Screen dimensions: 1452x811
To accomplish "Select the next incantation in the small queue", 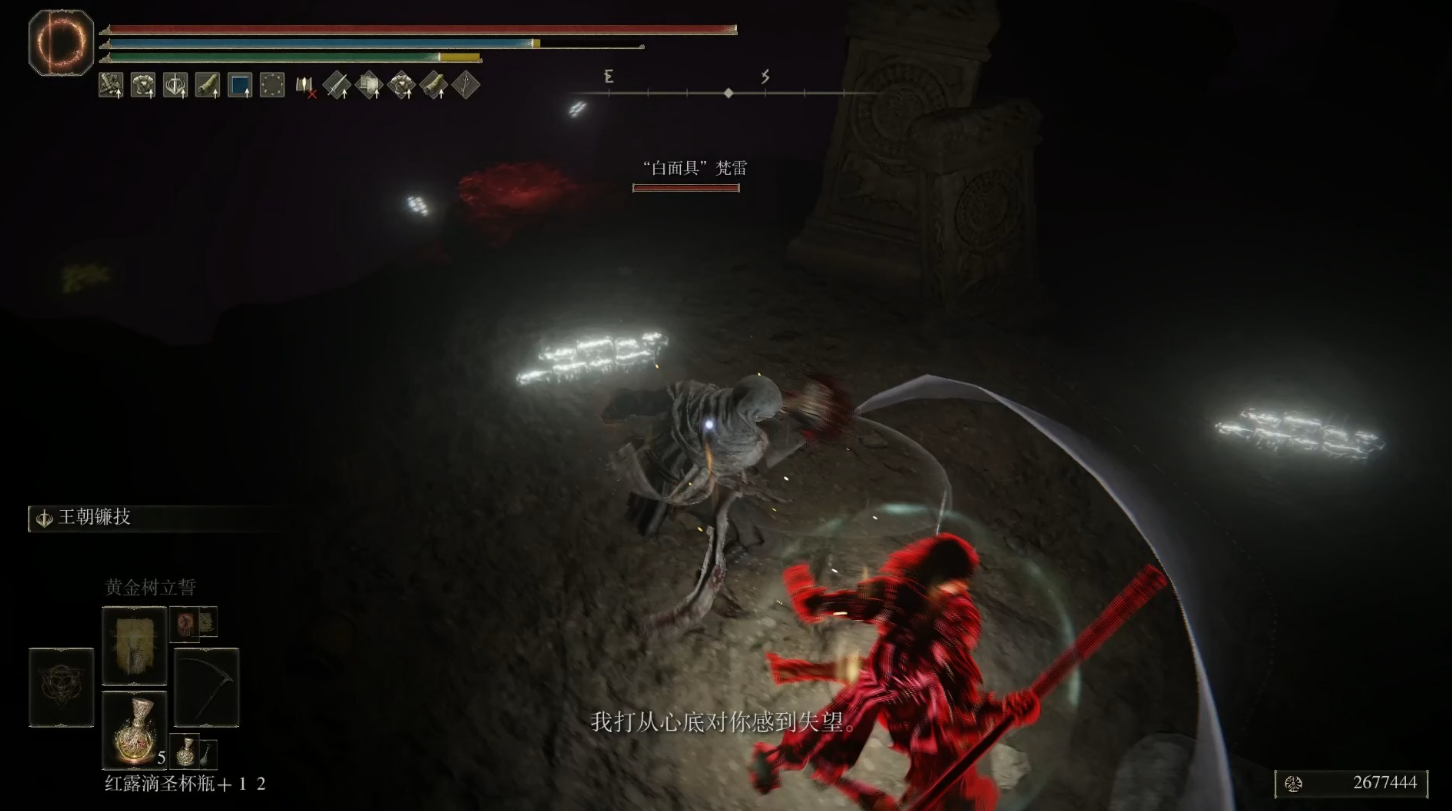I will [x=186, y=623].
